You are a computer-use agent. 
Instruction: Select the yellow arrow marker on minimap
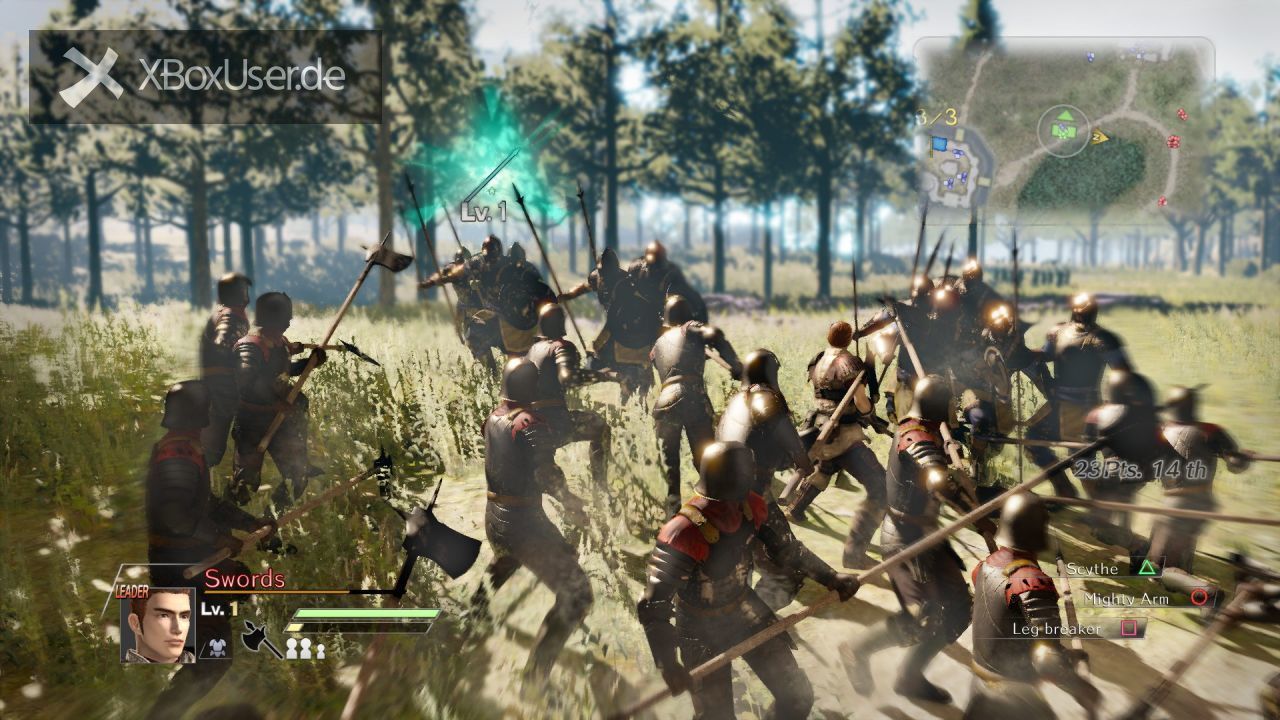(x=1100, y=137)
